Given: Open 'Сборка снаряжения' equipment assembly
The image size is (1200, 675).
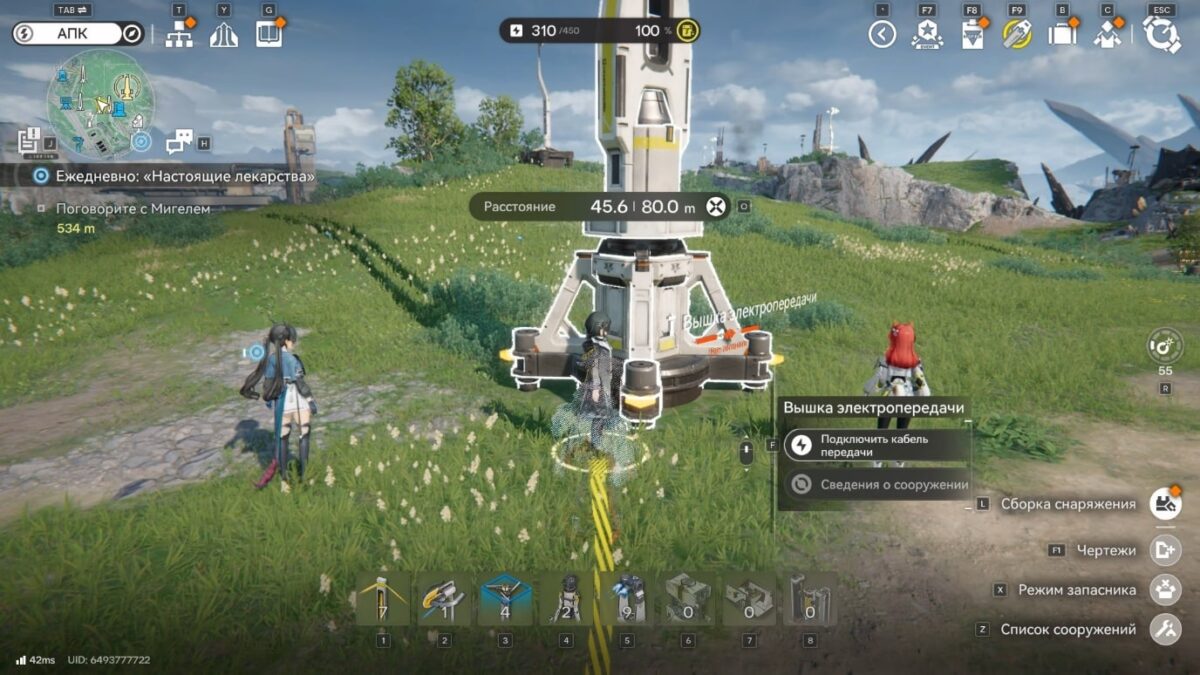Looking at the screenshot, I should 1163,504.
